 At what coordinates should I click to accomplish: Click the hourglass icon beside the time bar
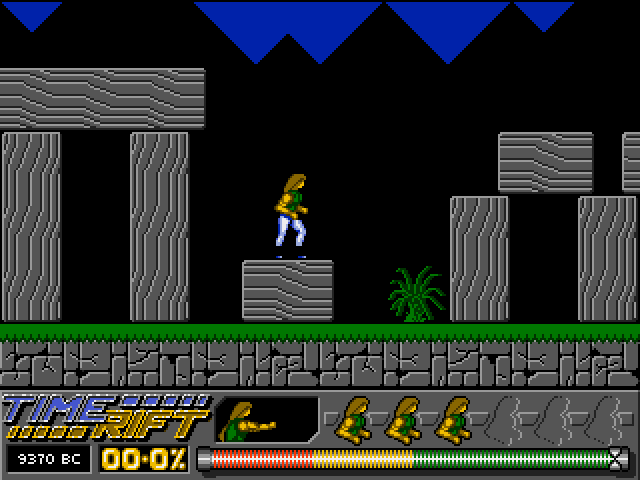(x=617, y=459)
